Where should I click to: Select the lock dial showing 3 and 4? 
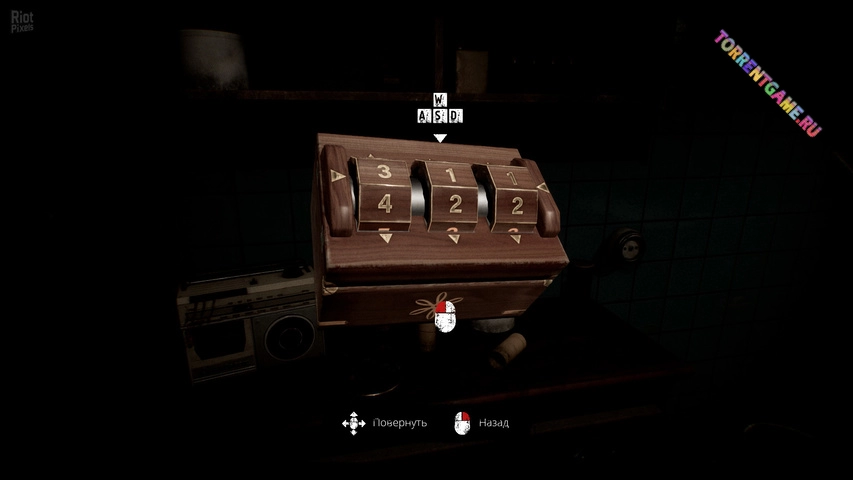pos(384,191)
